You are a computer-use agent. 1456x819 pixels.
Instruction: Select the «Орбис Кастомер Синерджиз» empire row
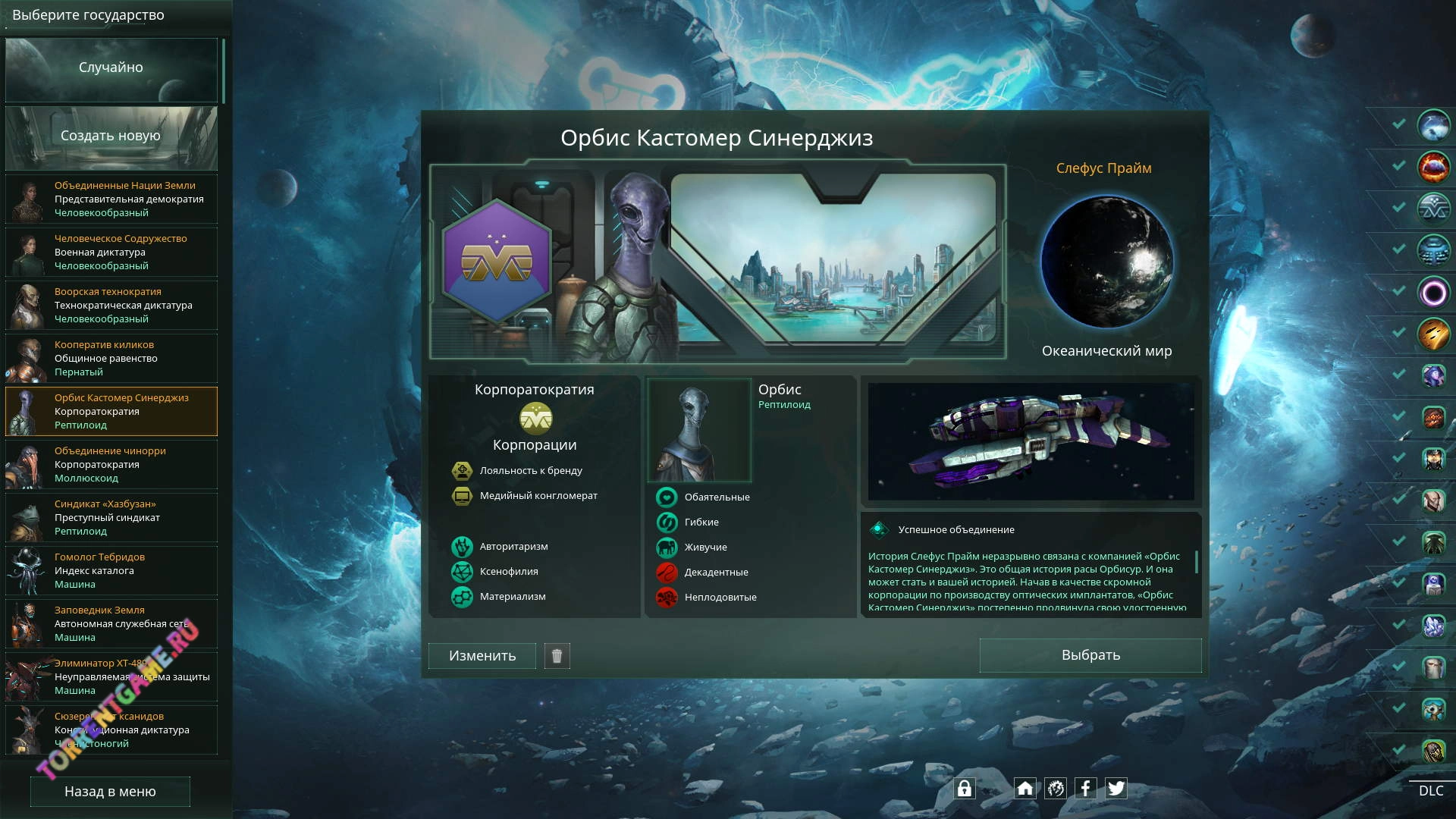tap(111, 412)
